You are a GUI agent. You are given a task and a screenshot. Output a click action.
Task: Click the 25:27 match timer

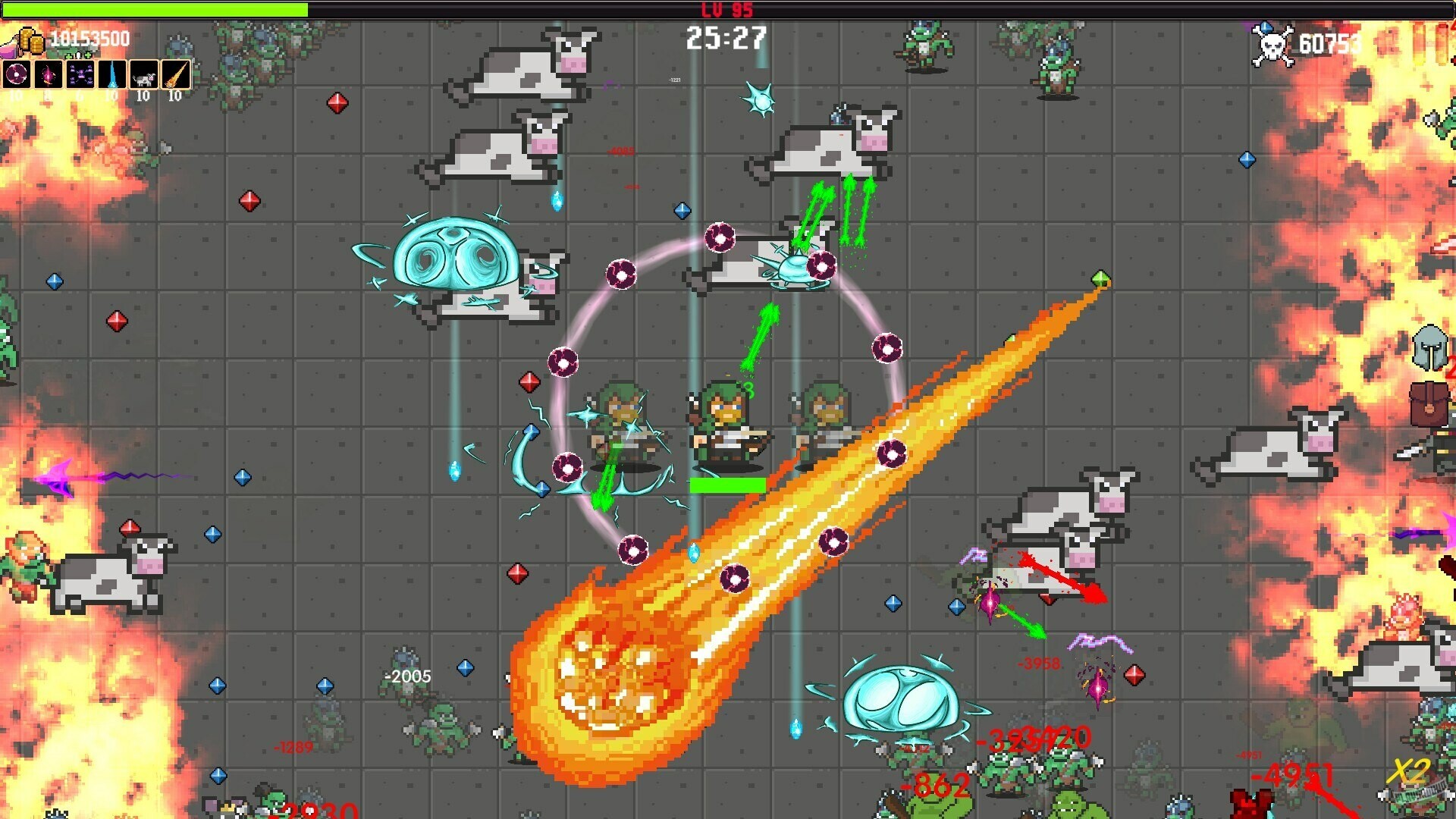[726, 38]
